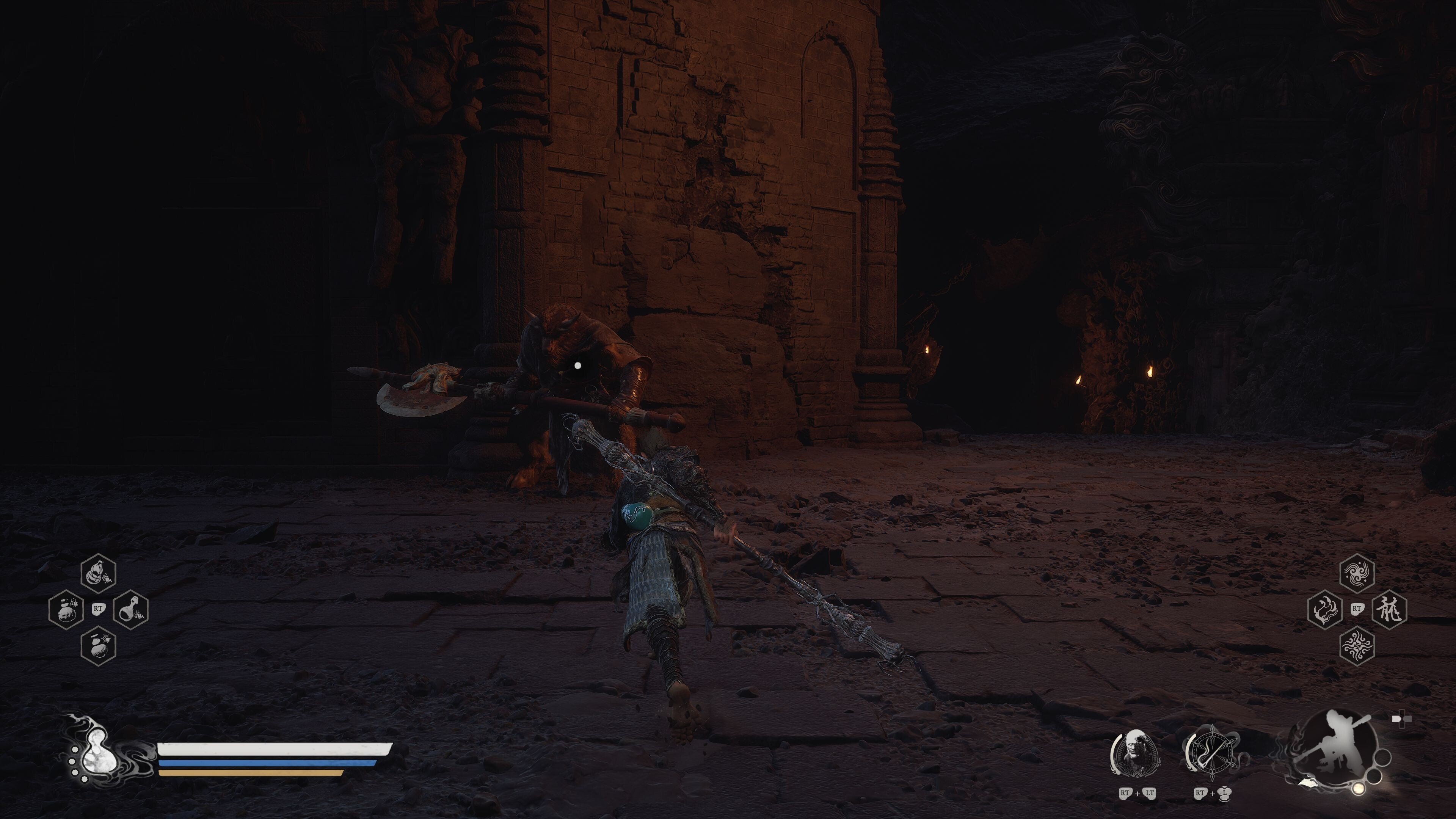Activate the flame claw spell
Screen dimensions: 1456x819
[x=1325, y=609]
